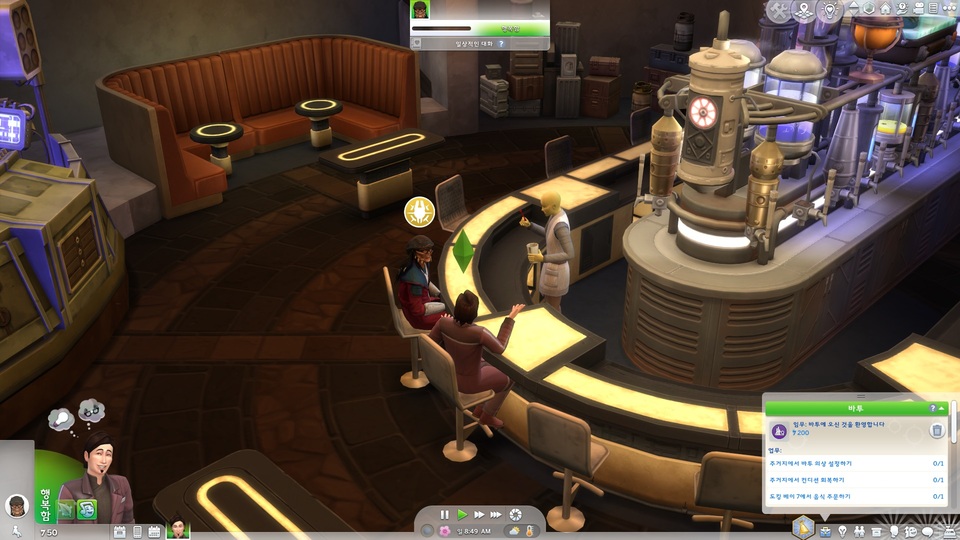The image size is (960, 540).
Task: Switch to fast forward speed
Action: pyautogui.click(x=479, y=514)
